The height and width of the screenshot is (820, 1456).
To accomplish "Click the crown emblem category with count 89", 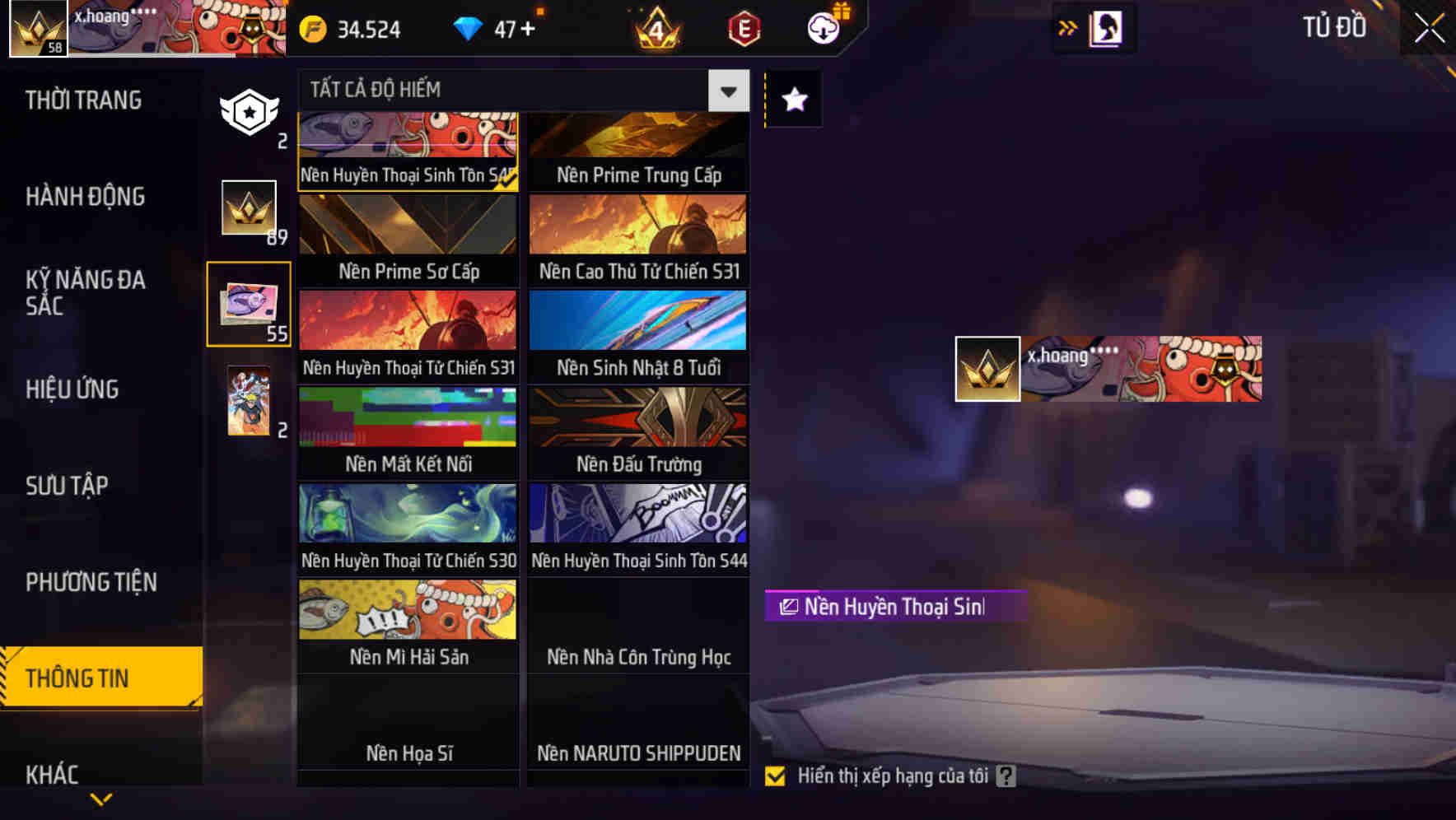I will pyautogui.click(x=249, y=210).
